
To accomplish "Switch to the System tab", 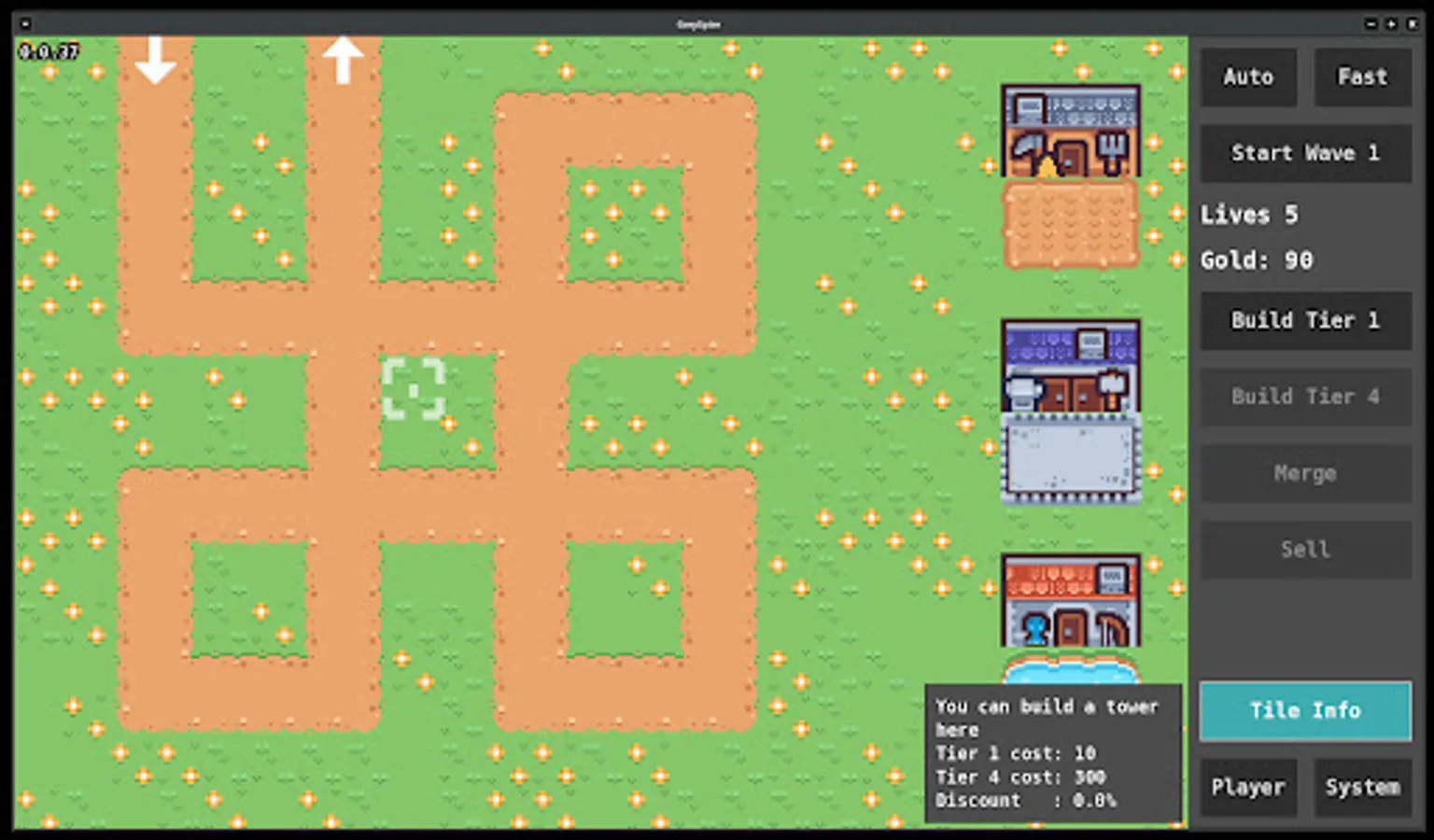I will (1362, 787).
